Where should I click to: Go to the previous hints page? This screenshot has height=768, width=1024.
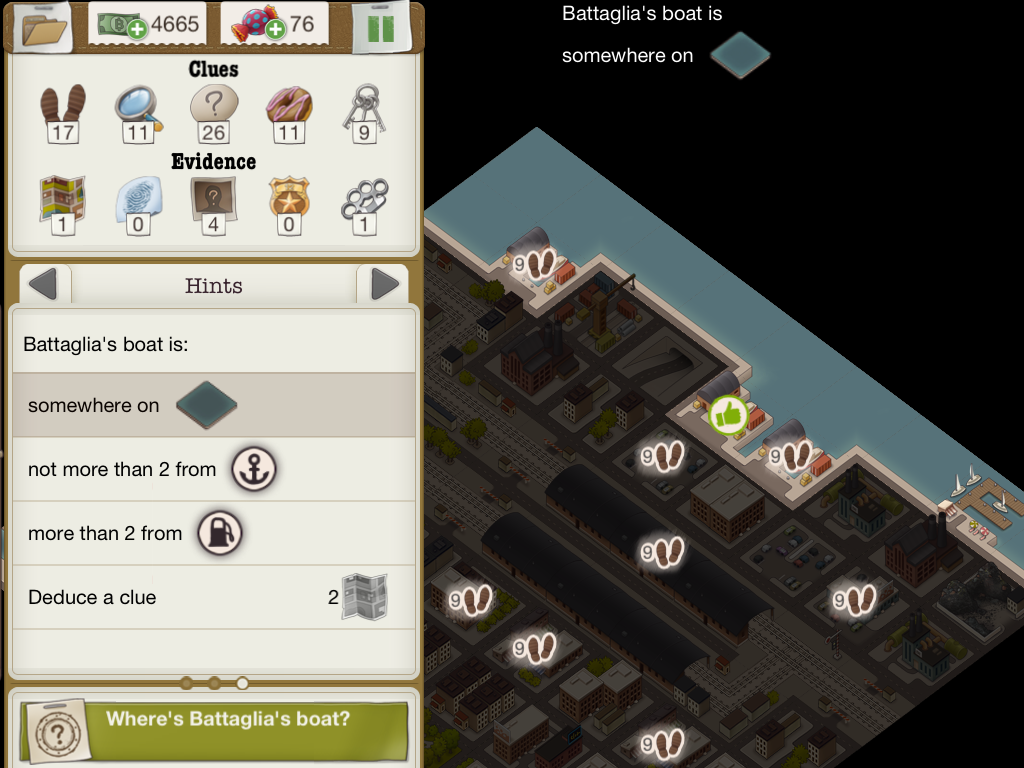(43, 286)
